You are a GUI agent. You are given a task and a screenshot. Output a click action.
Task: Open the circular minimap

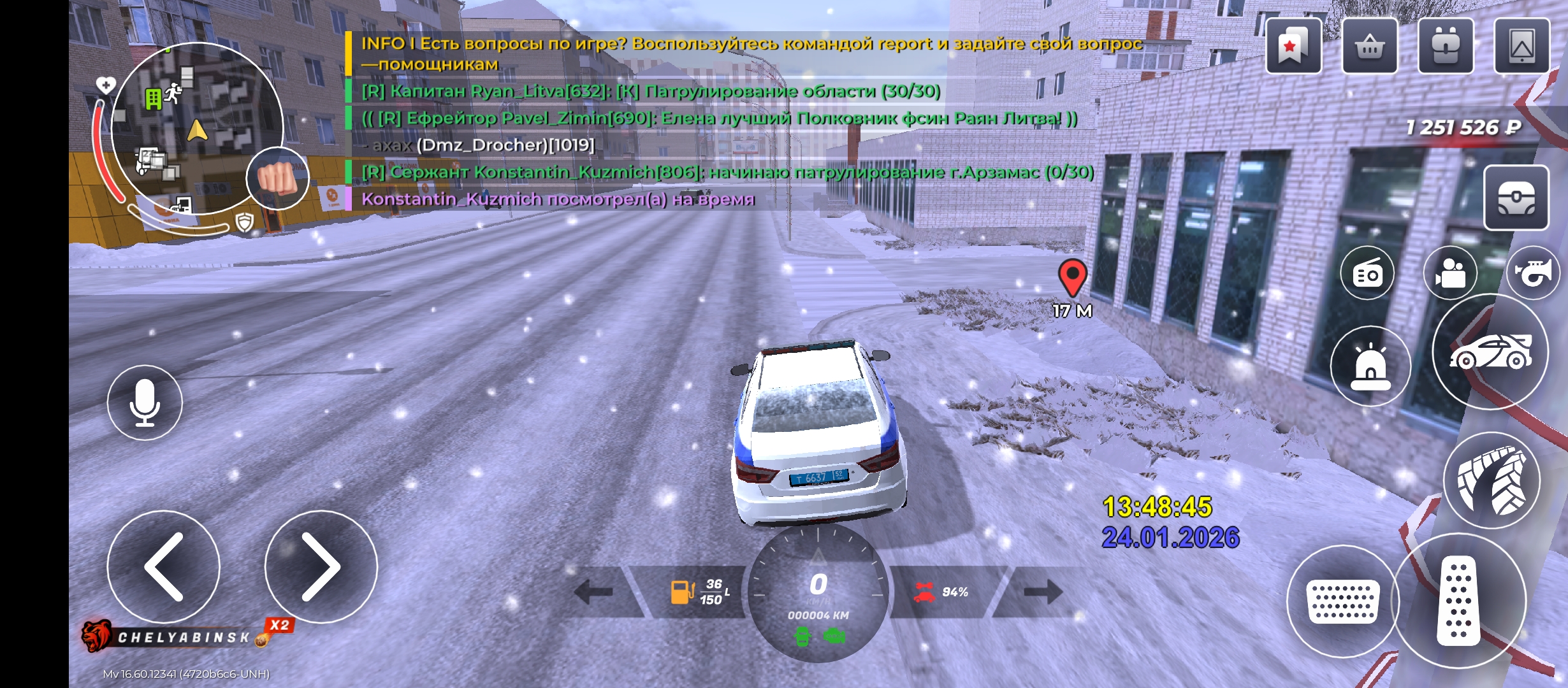click(x=196, y=127)
